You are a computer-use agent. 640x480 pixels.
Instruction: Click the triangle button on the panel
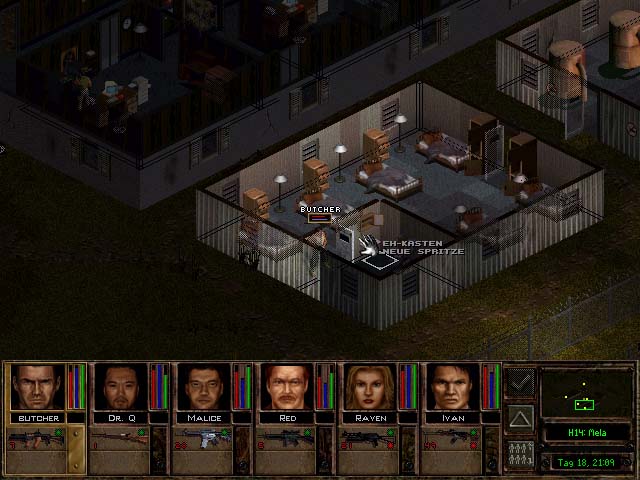(x=520, y=416)
